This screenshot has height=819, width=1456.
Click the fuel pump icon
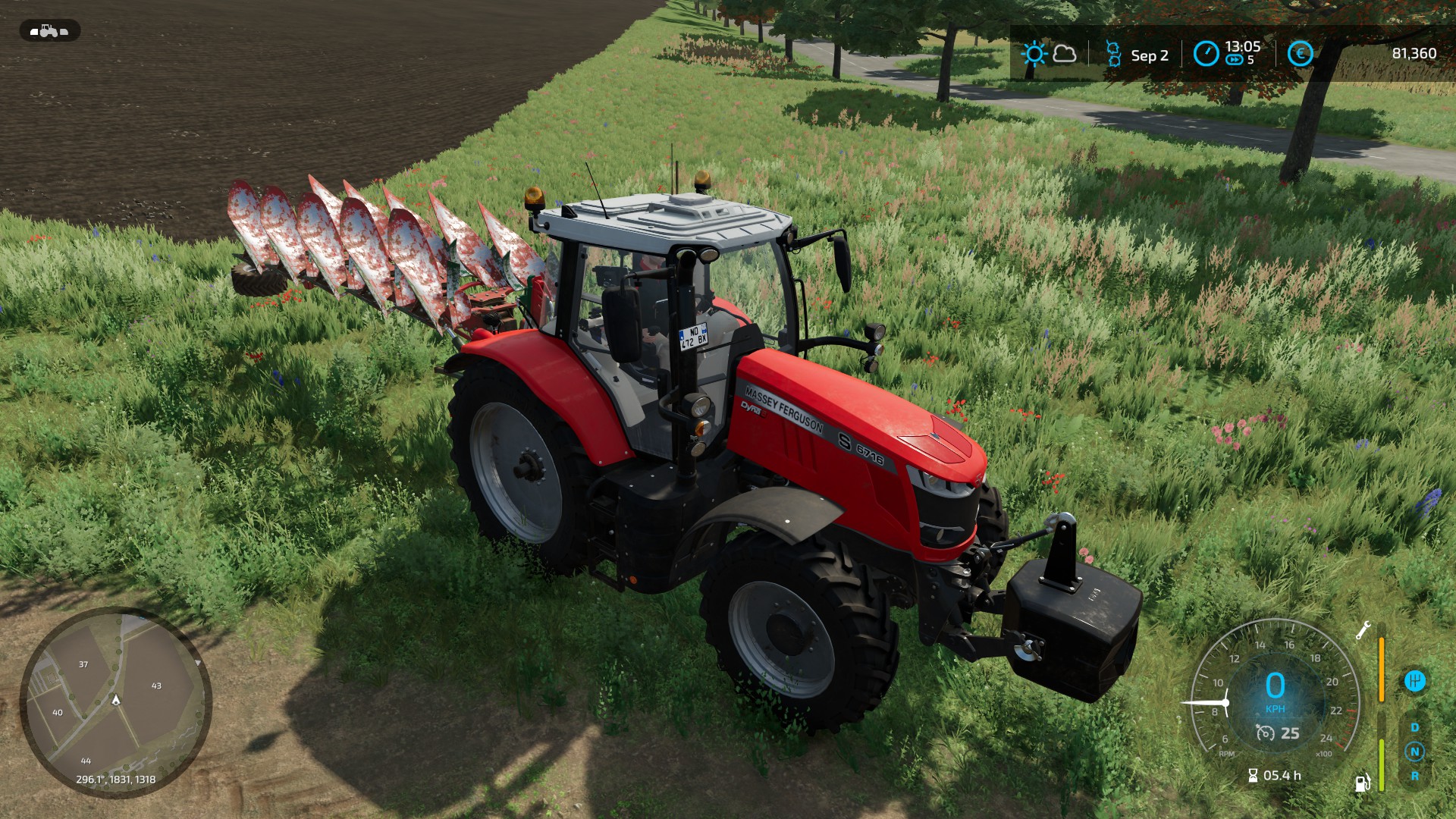pos(1363,783)
